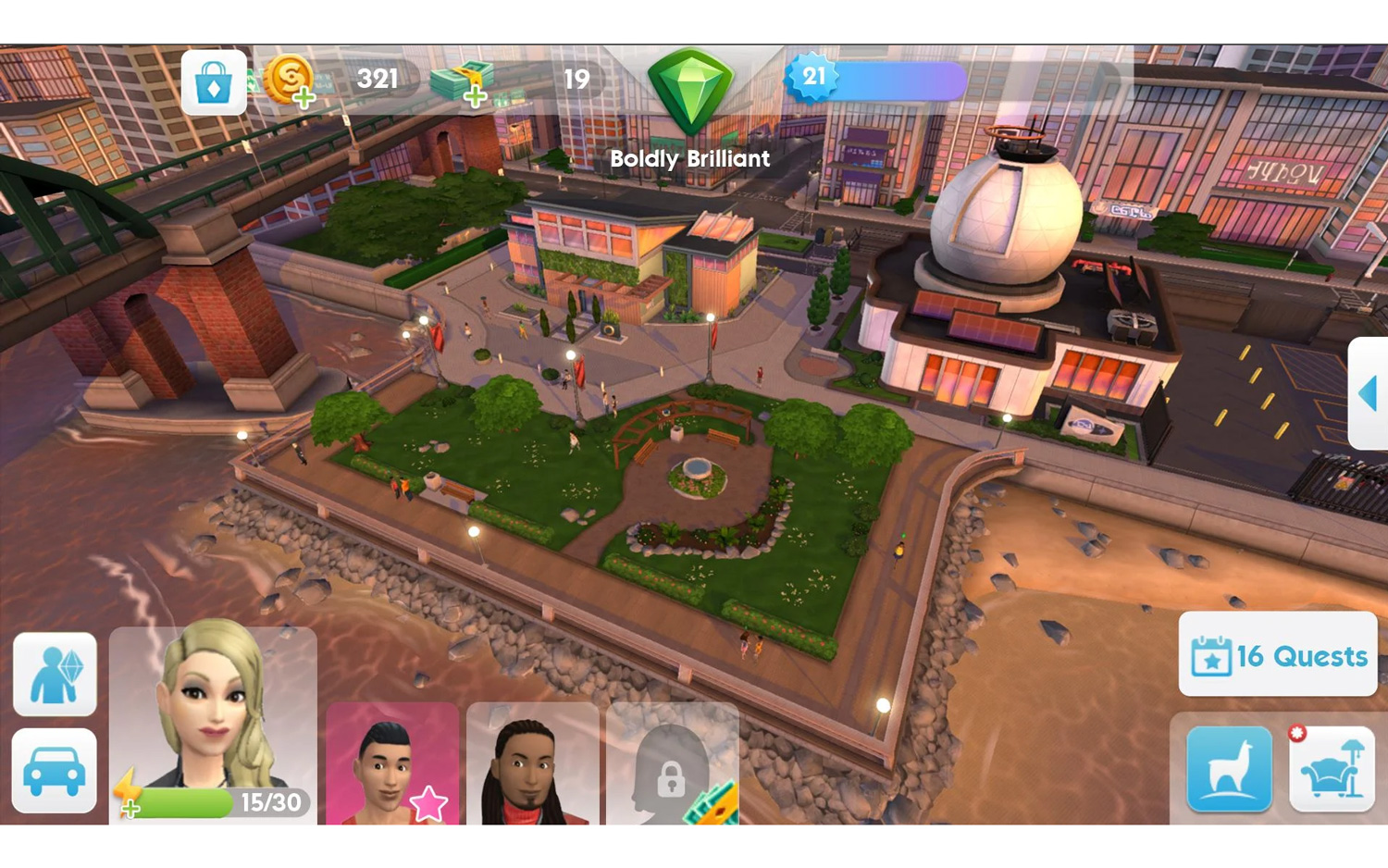The image size is (1388, 868).
Task: Tap the level 21 badge
Action: tap(814, 78)
